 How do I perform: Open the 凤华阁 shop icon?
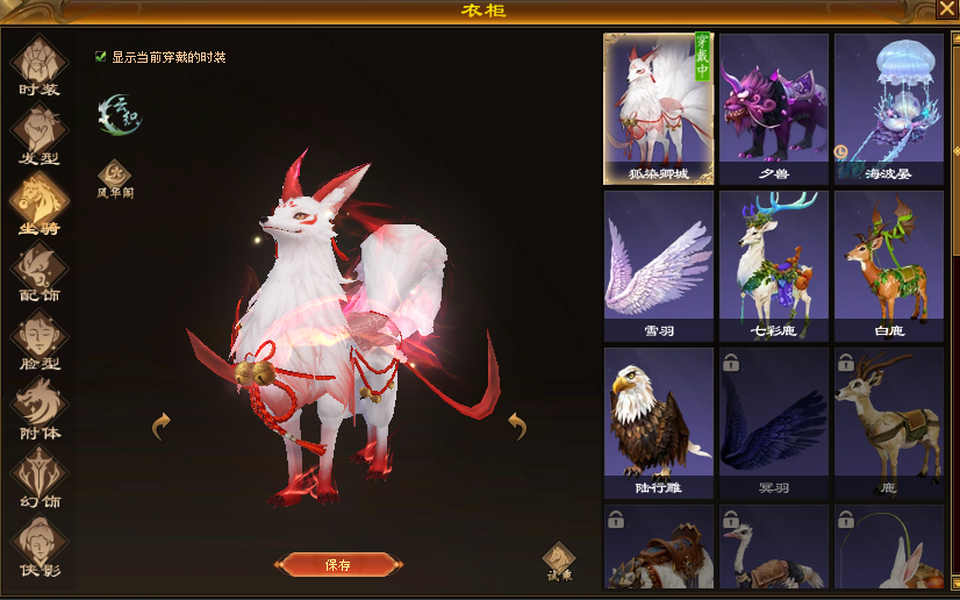[x=114, y=177]
